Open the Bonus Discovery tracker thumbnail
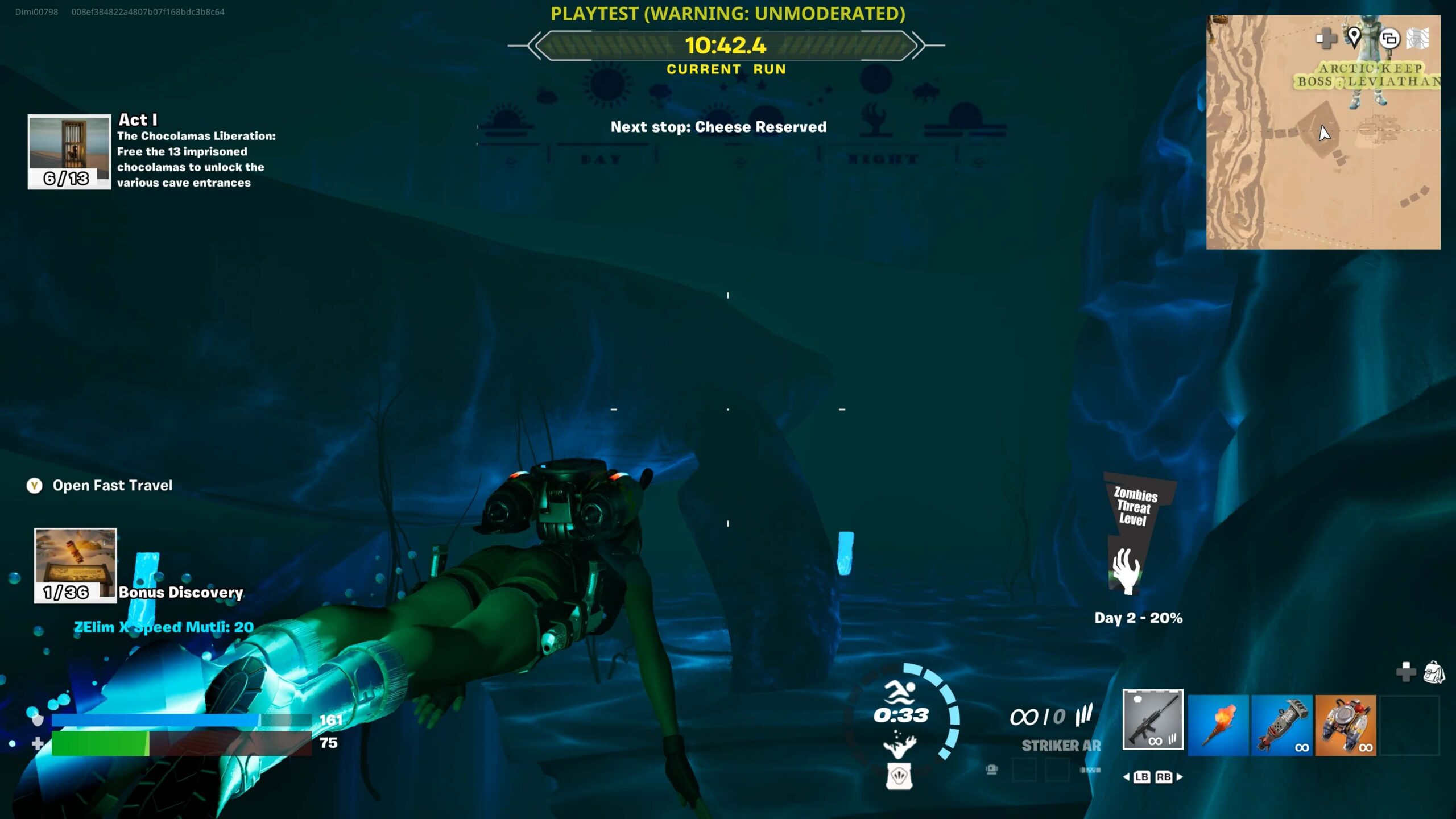This screenshot has width=1456, height=819. coord(75,564)
